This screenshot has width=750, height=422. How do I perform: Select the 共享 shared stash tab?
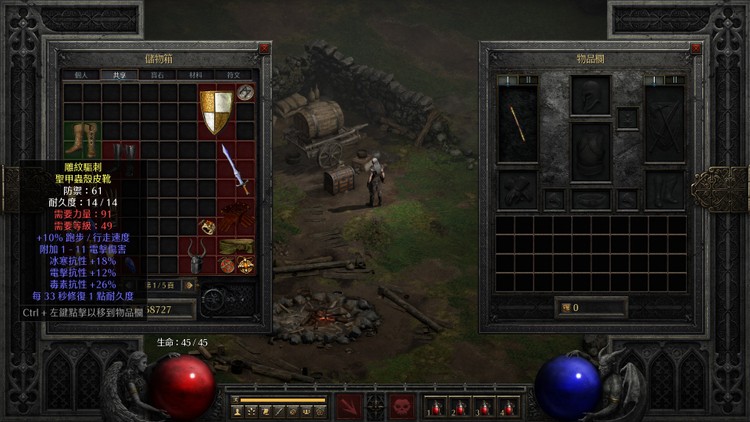(x=120, y=74)
